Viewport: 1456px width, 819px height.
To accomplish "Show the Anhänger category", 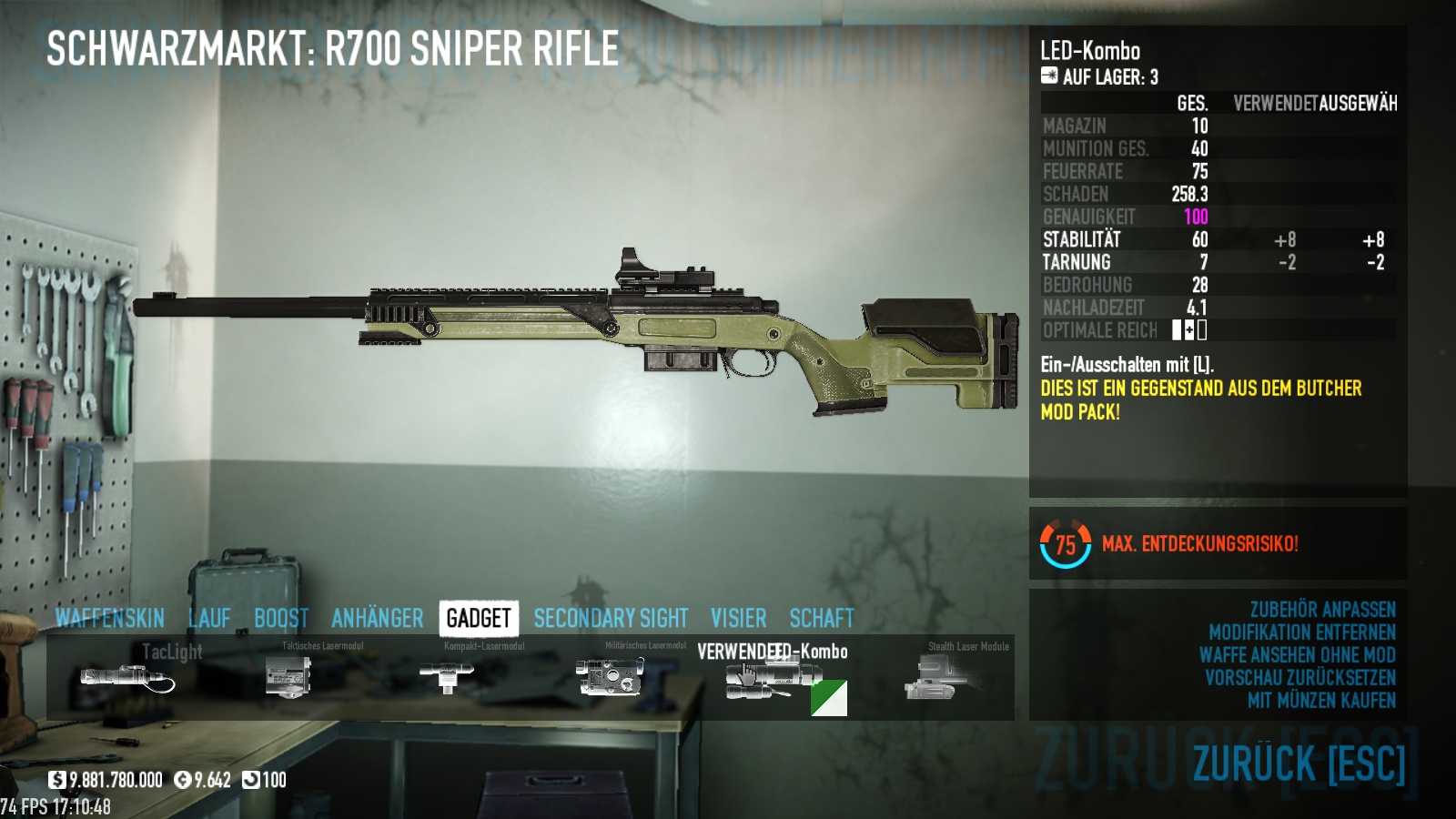I will point(377,619).
